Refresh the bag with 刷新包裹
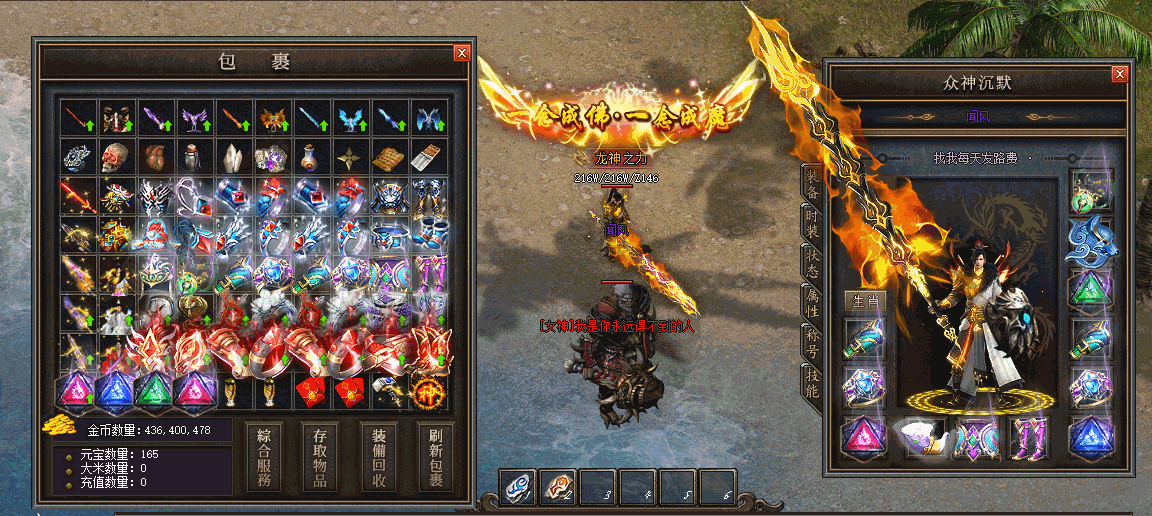Screen dimensions: 1152x516 pyautogui.click(x=436, y=457)
